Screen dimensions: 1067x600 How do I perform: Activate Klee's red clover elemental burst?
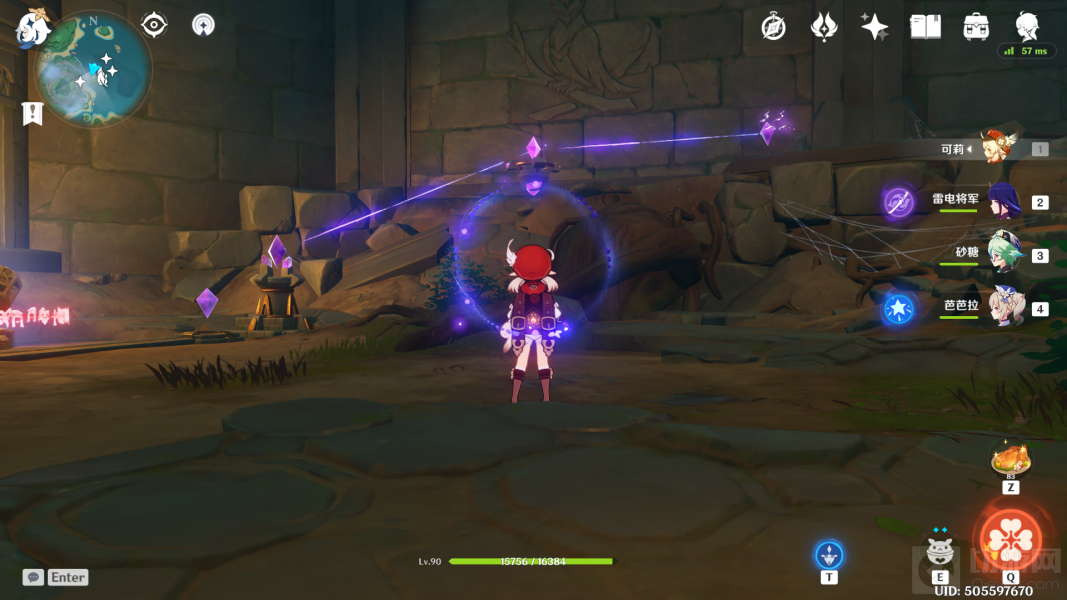1010,538
